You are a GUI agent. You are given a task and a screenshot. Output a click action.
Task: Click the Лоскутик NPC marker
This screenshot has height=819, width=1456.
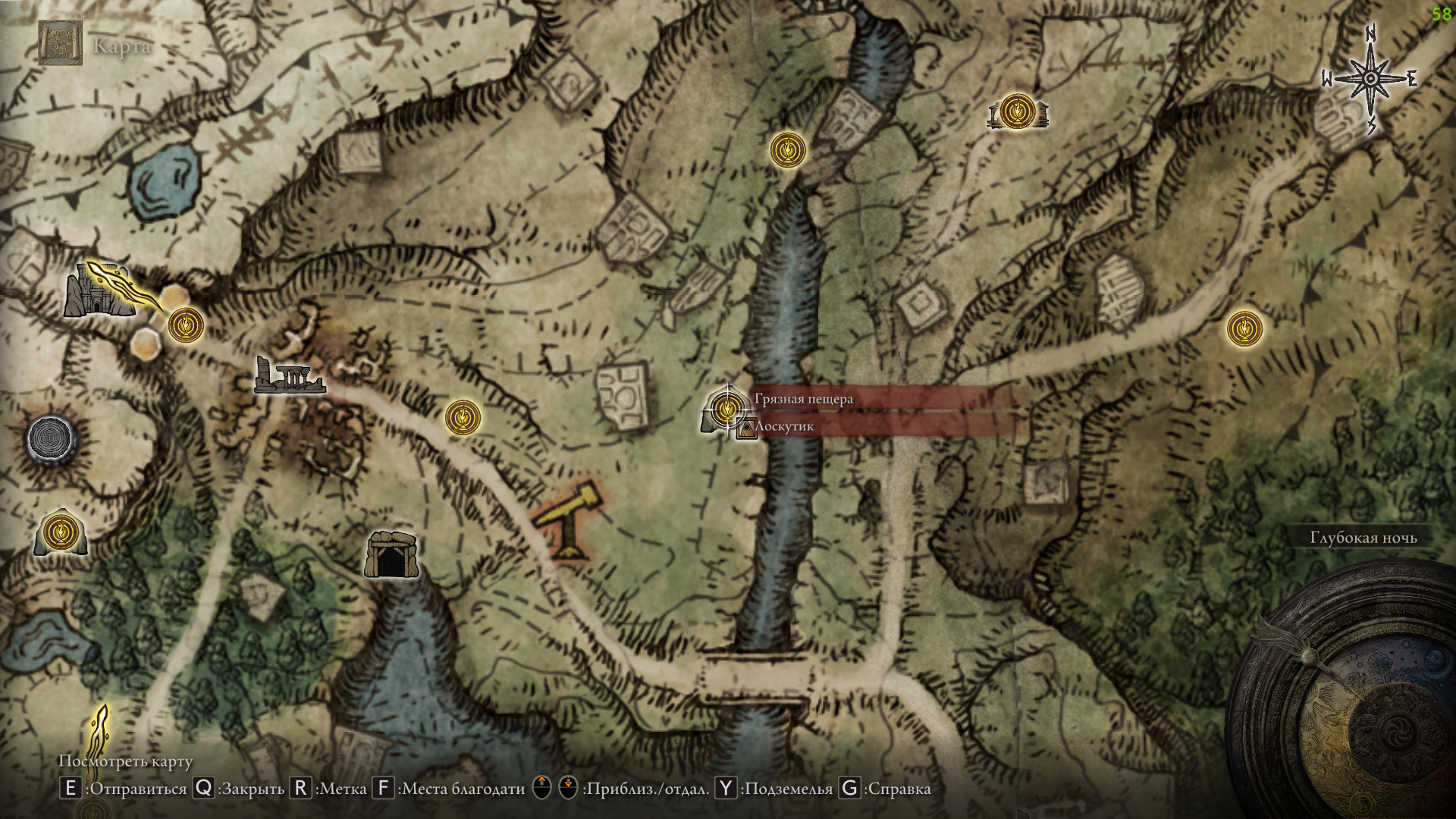click(x=746, y=428)
